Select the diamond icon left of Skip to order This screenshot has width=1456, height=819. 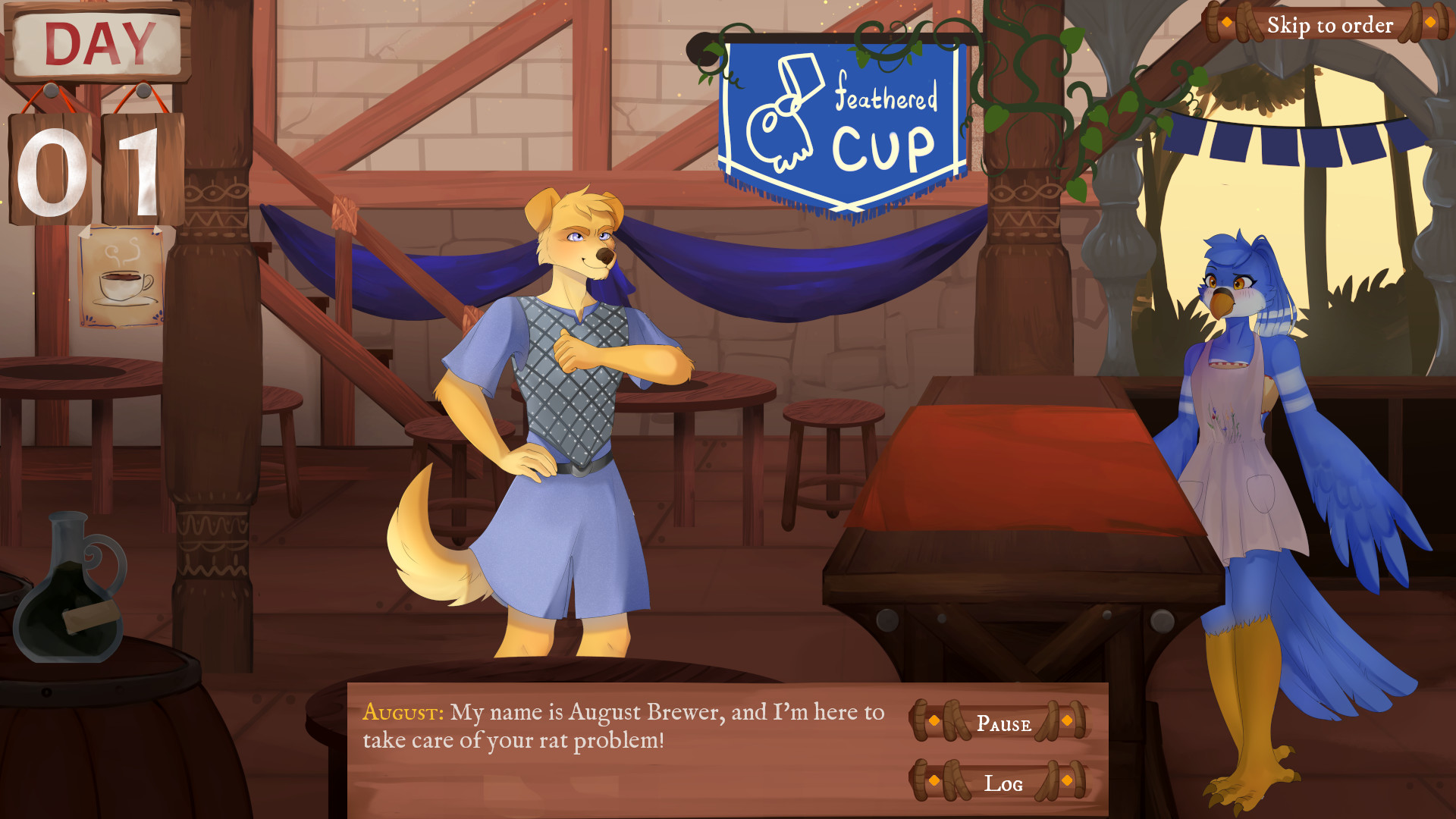click(x=1226, y=23)
